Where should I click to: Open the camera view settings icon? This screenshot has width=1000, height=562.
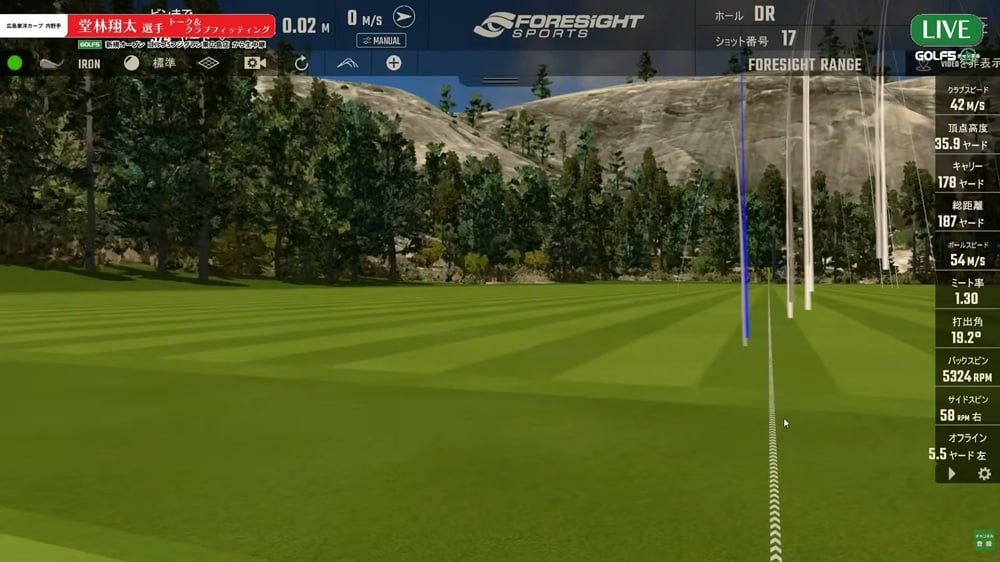click(255, 63)
